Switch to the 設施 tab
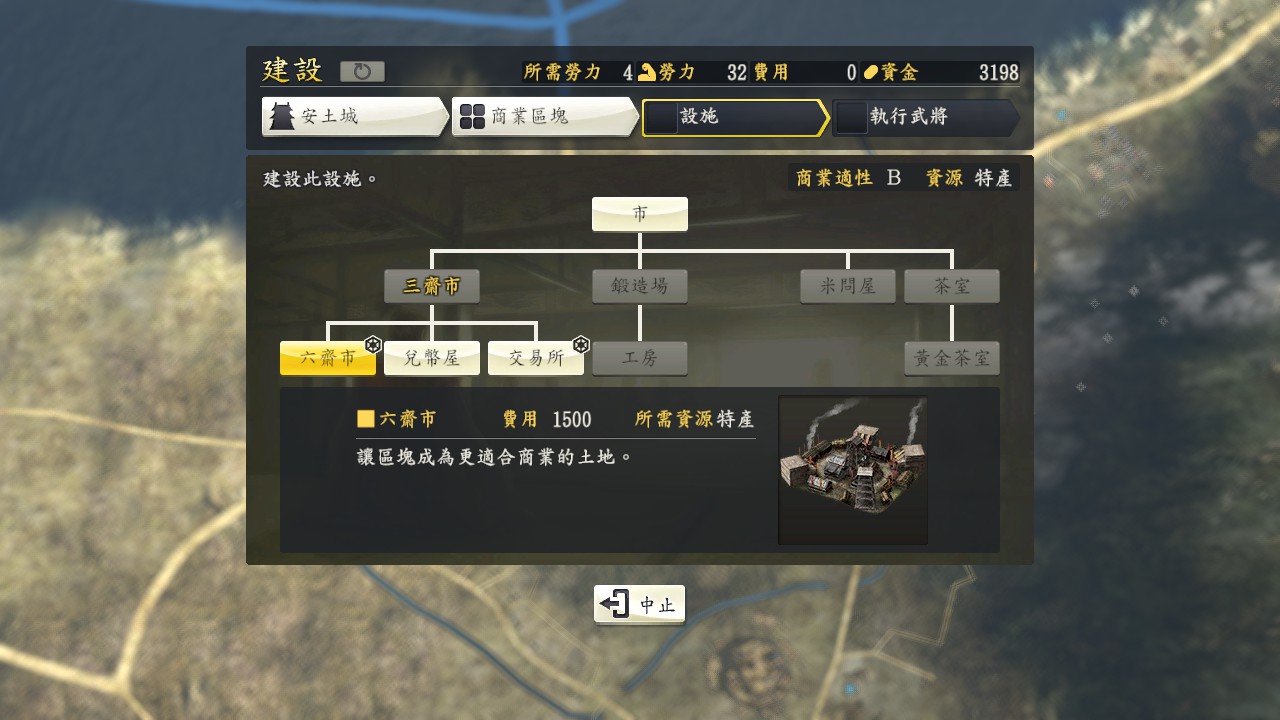Screen dimensions: 1280x720 pos(735,118)
